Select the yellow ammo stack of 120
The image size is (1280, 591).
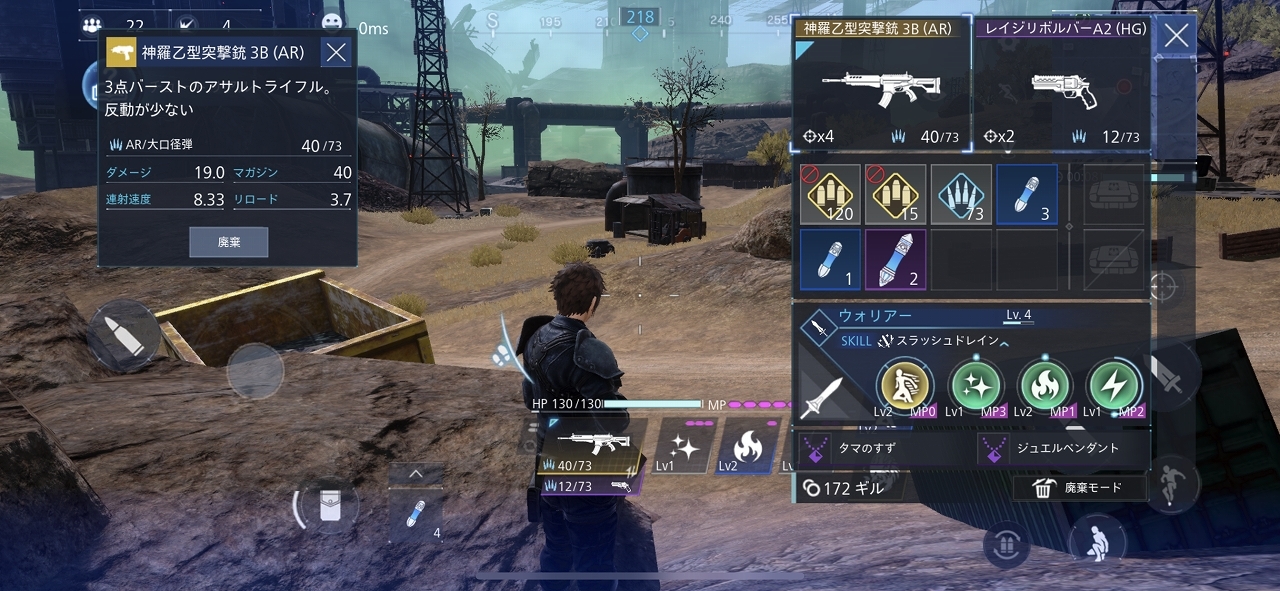[x=830, y=194]
